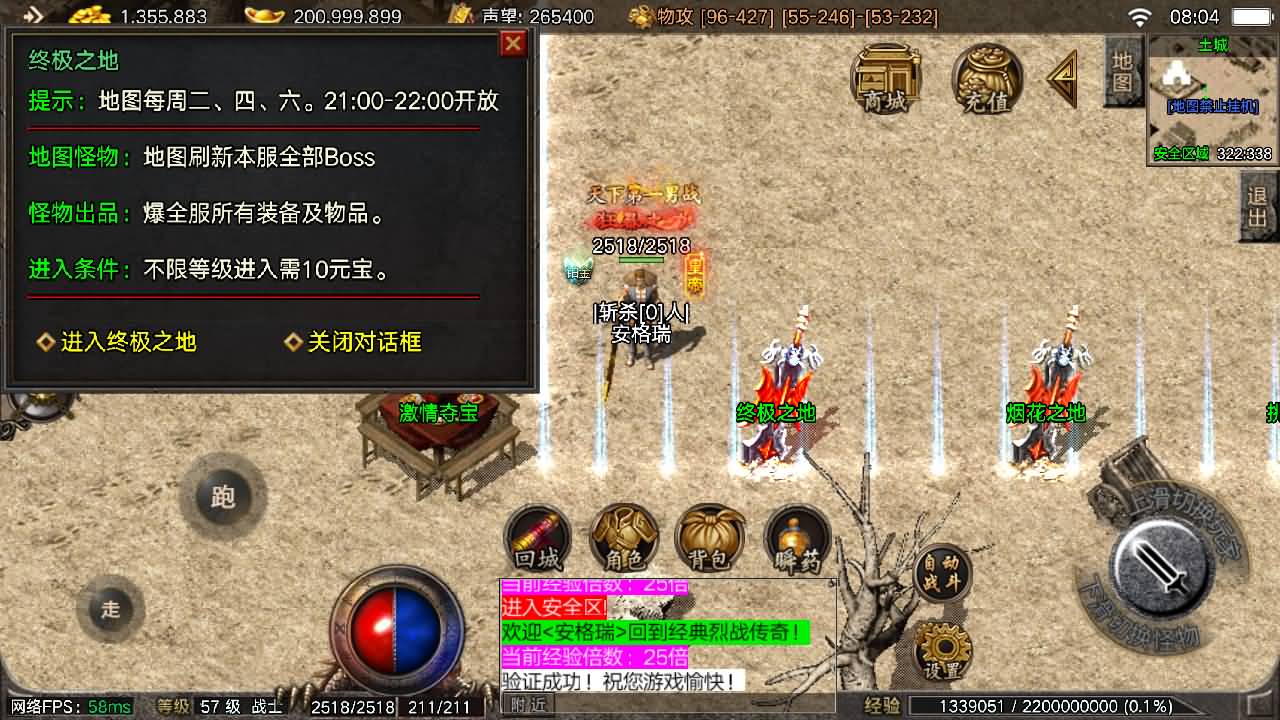Use the 瞬药 instant potion icon
This screenshot has width=1280, height=720.
(794, 537)
